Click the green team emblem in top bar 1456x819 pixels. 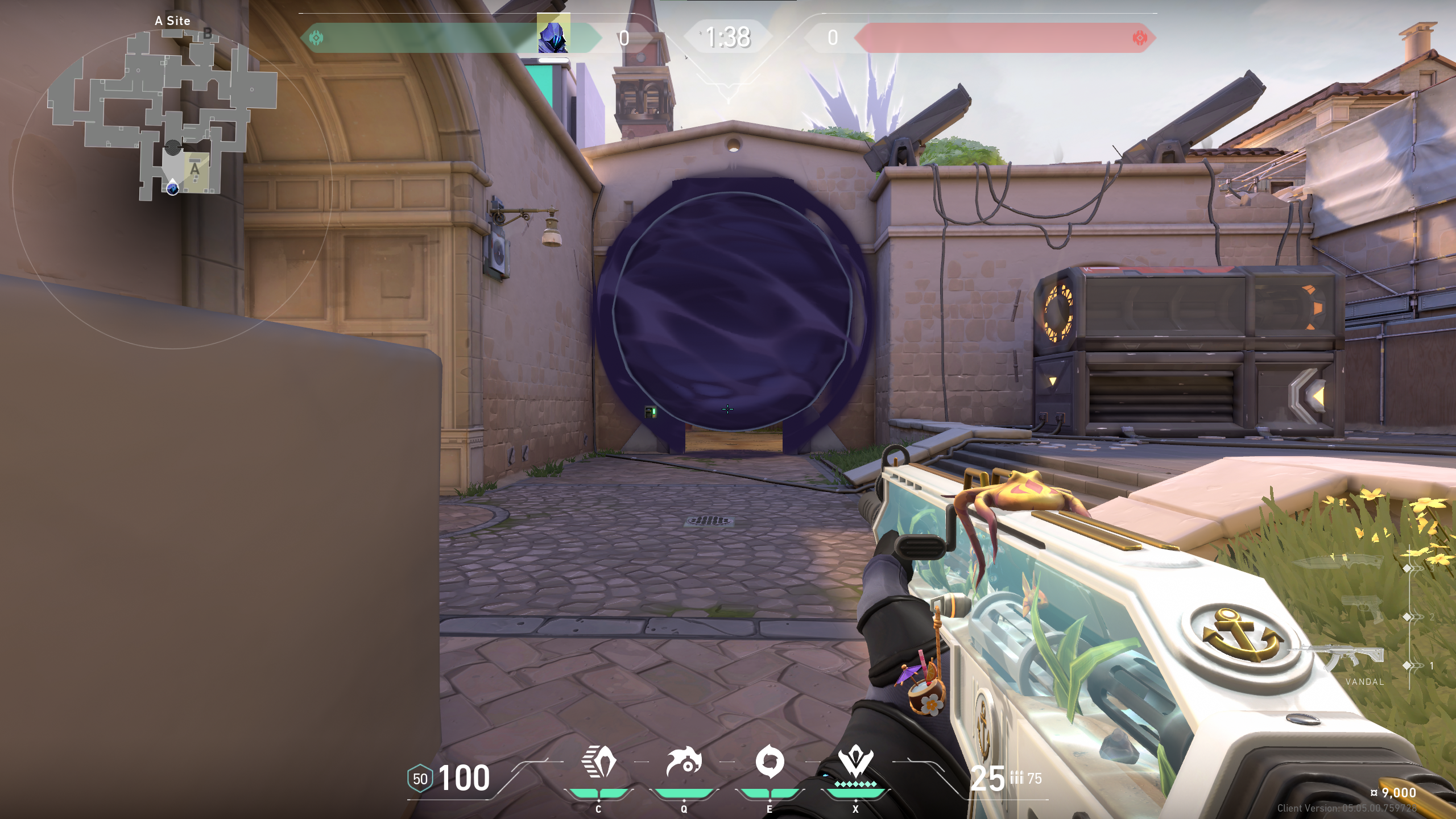pyautogui.click(x=316, y=38)
